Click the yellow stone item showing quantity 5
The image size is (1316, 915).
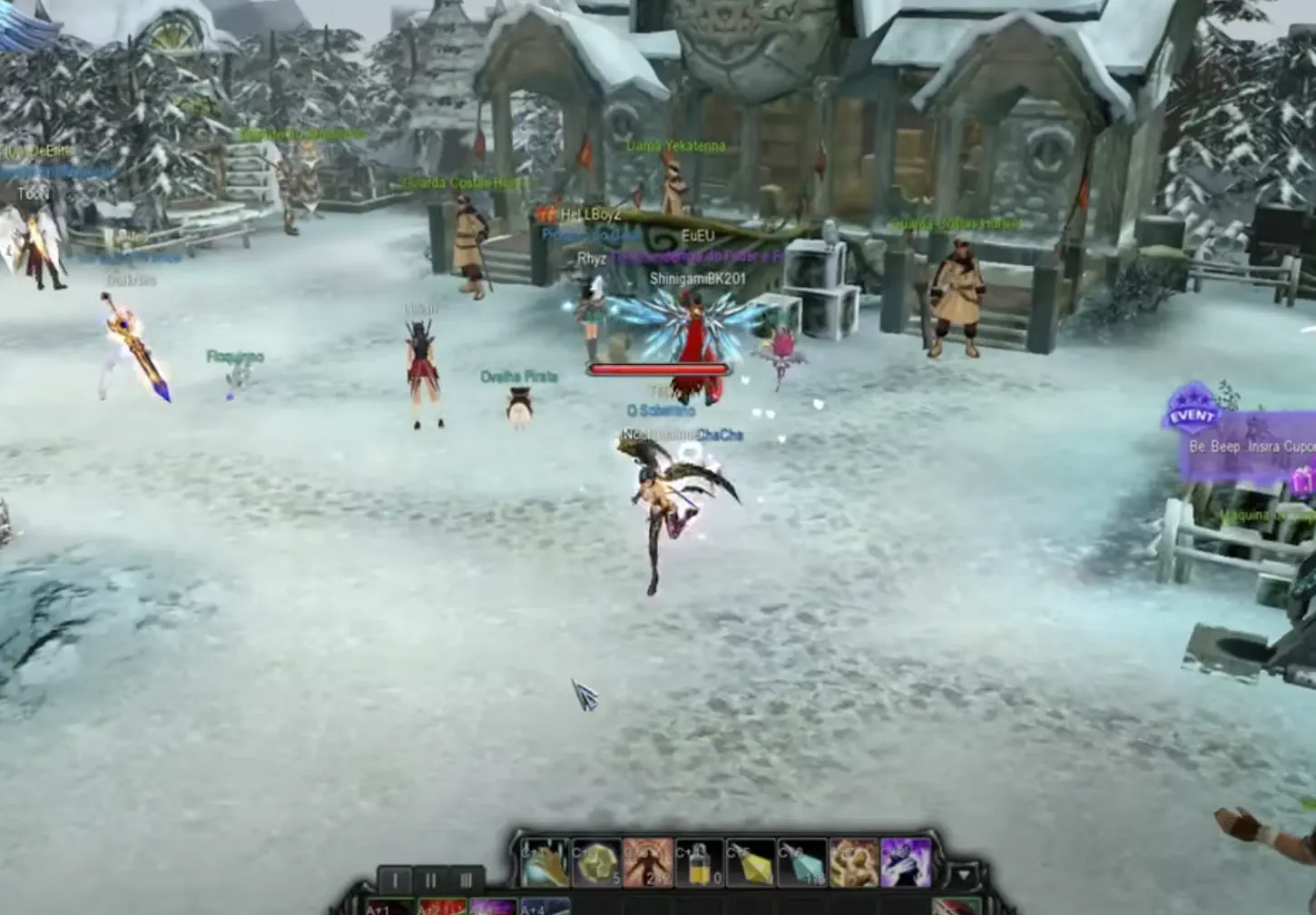[x=597, y=863]
